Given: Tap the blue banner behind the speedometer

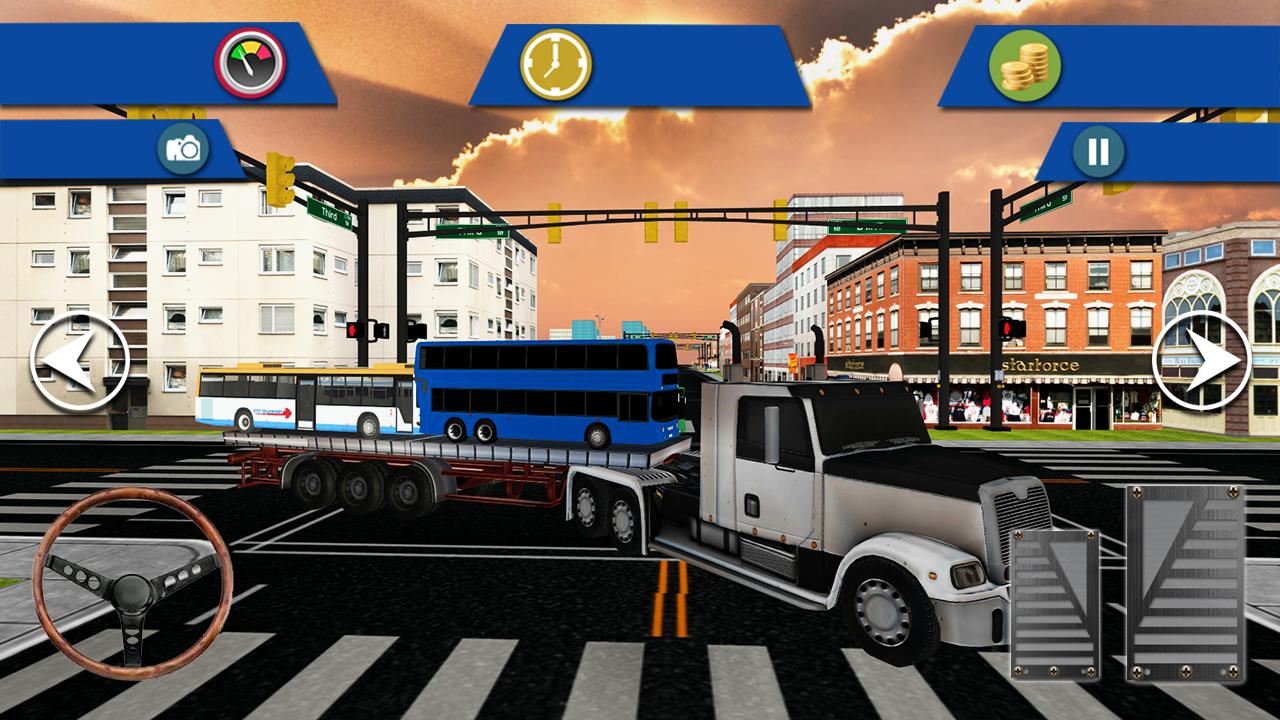Looking at the screenshot, I should click(x=120, y=62).
